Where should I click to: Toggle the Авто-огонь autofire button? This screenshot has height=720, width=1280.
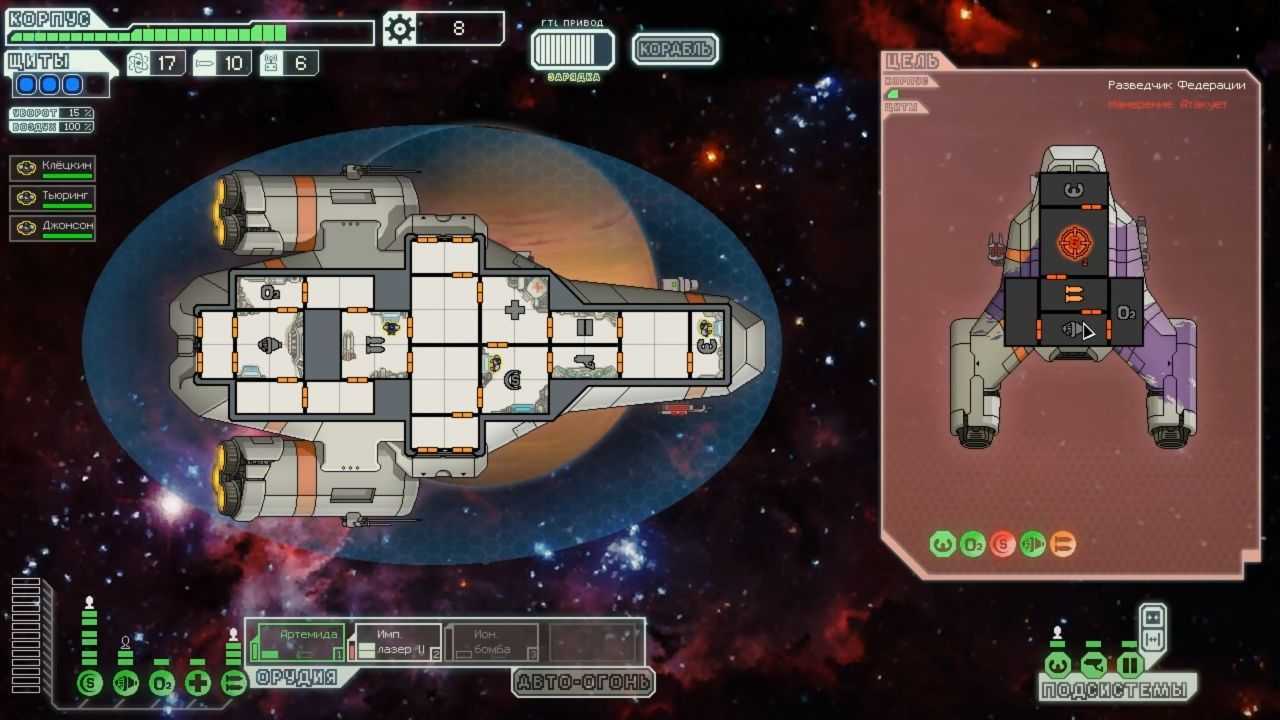point(584,683)
